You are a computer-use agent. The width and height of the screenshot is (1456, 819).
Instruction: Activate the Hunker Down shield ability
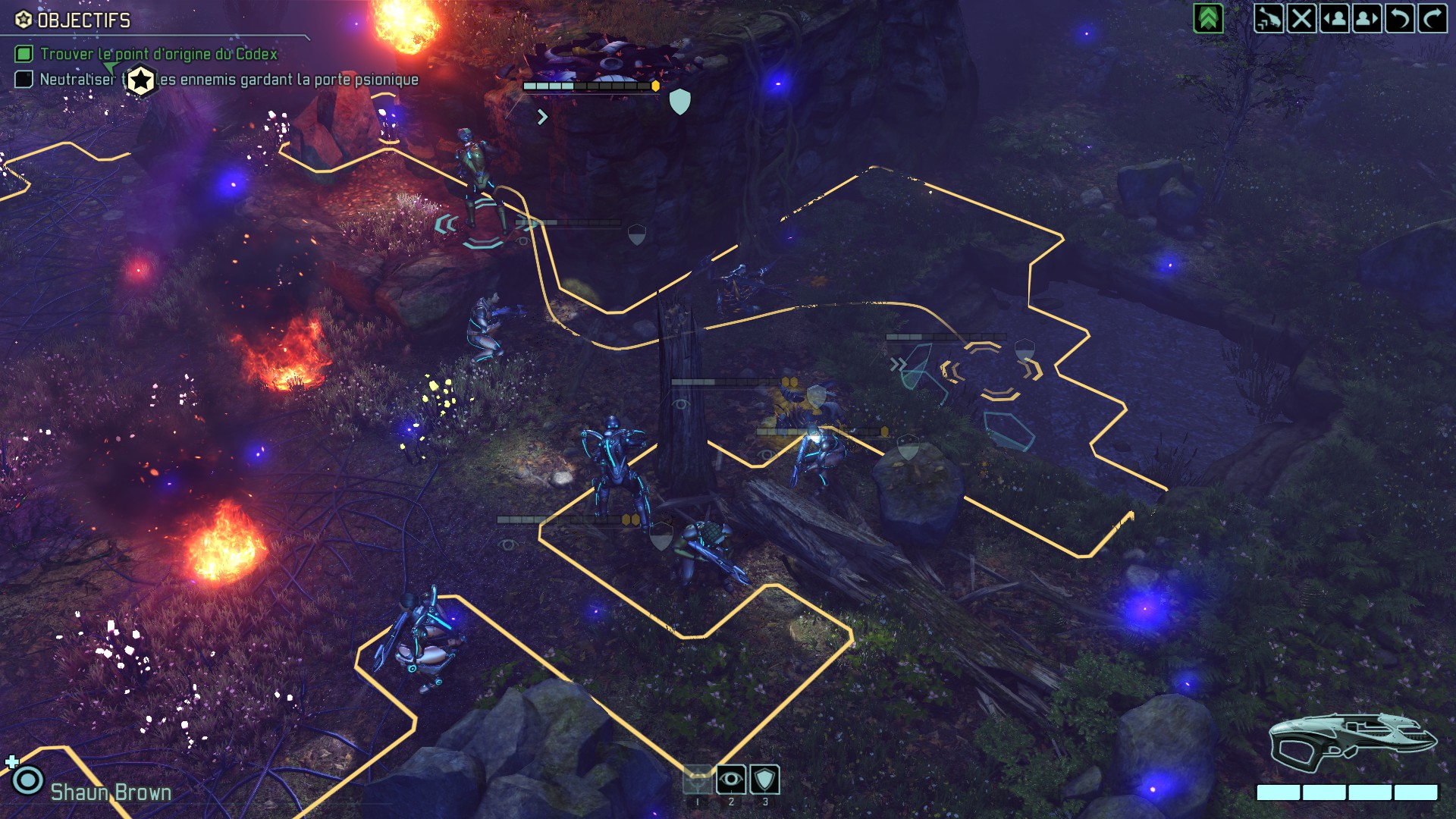[x=764, y=780]
